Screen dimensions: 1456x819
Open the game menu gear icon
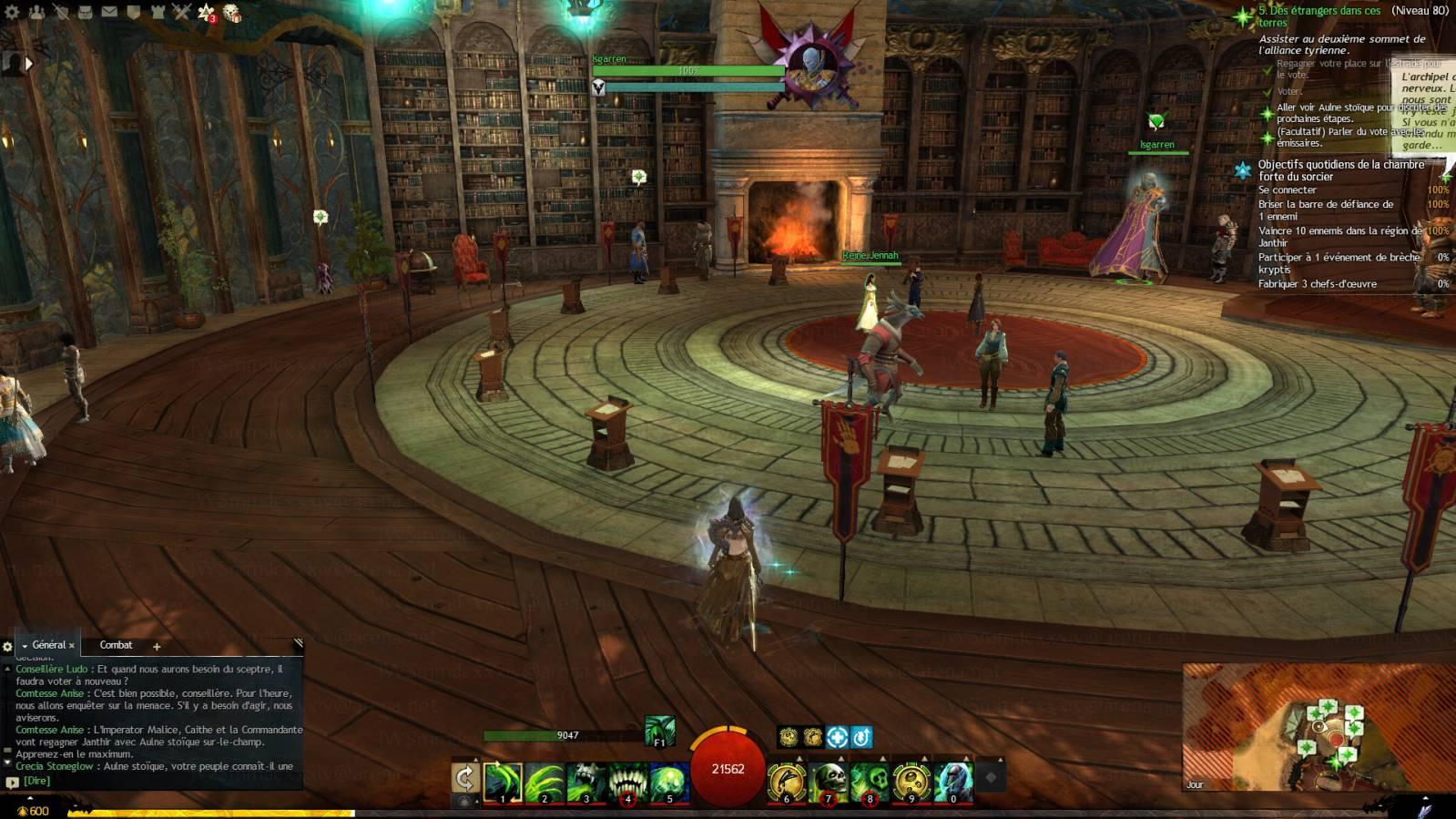pyautogui.click(x=12, y=12)
